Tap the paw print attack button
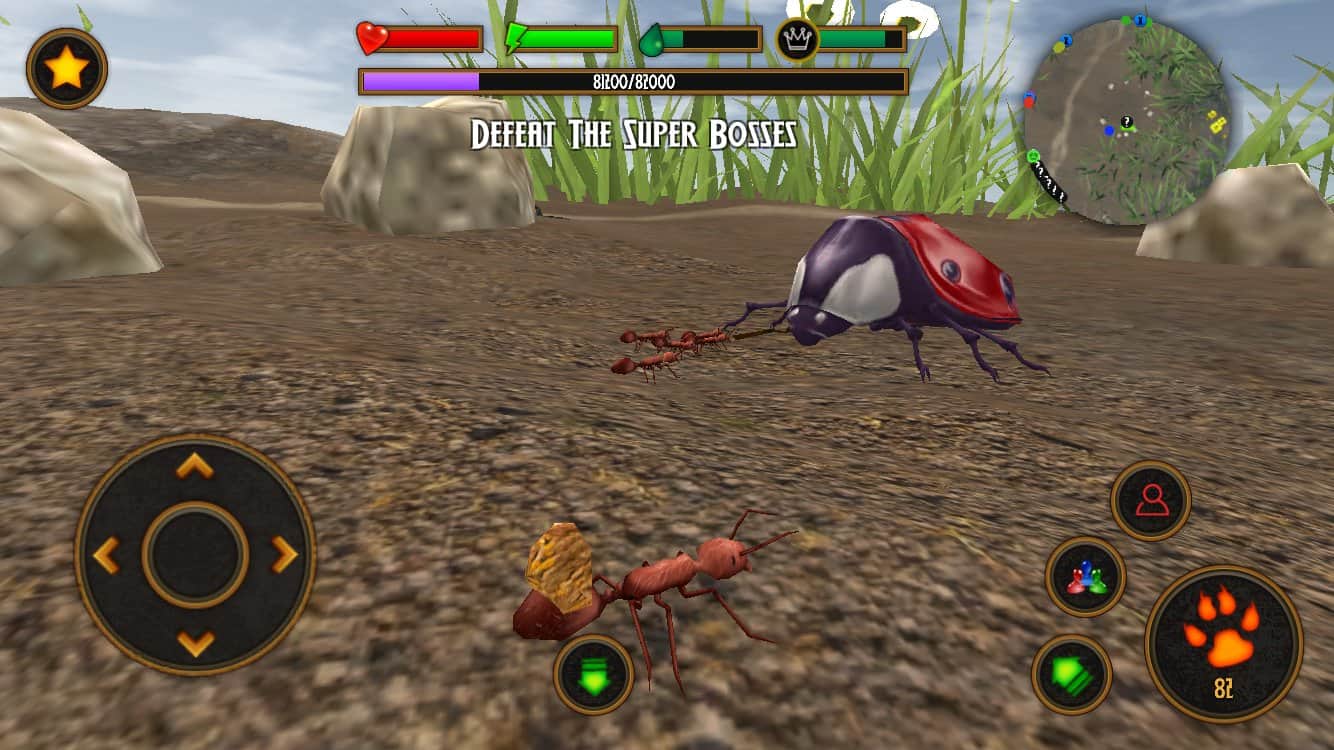The image size is (1334, 750). 1223,644
